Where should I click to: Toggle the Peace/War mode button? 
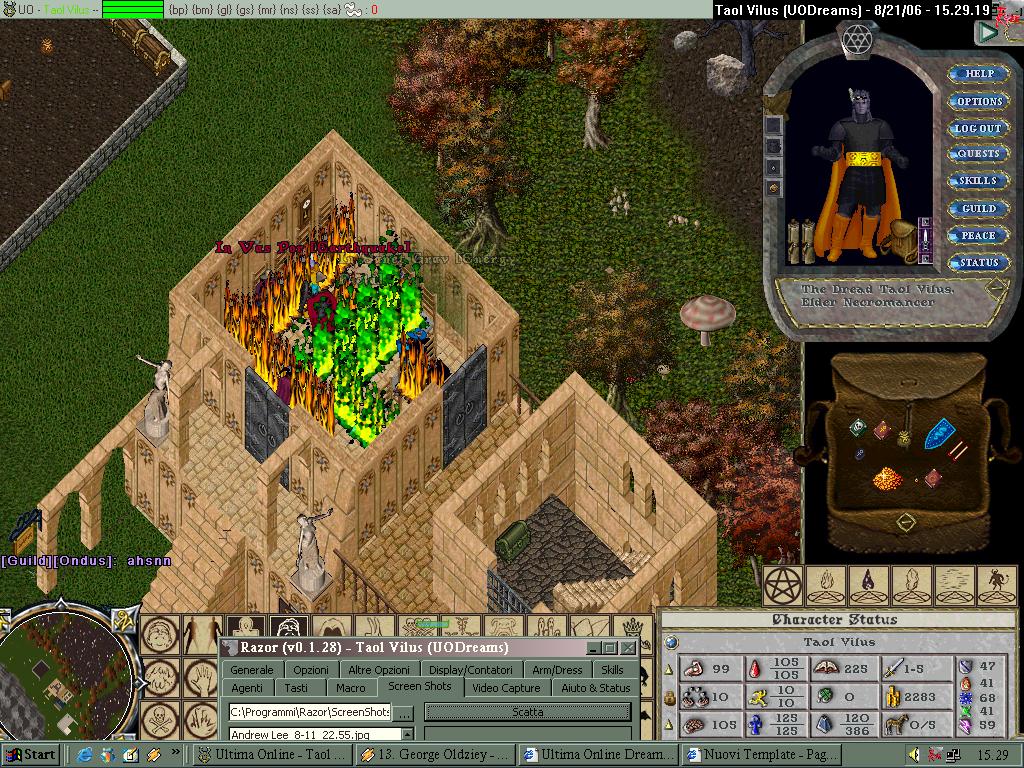coord(978,235)
